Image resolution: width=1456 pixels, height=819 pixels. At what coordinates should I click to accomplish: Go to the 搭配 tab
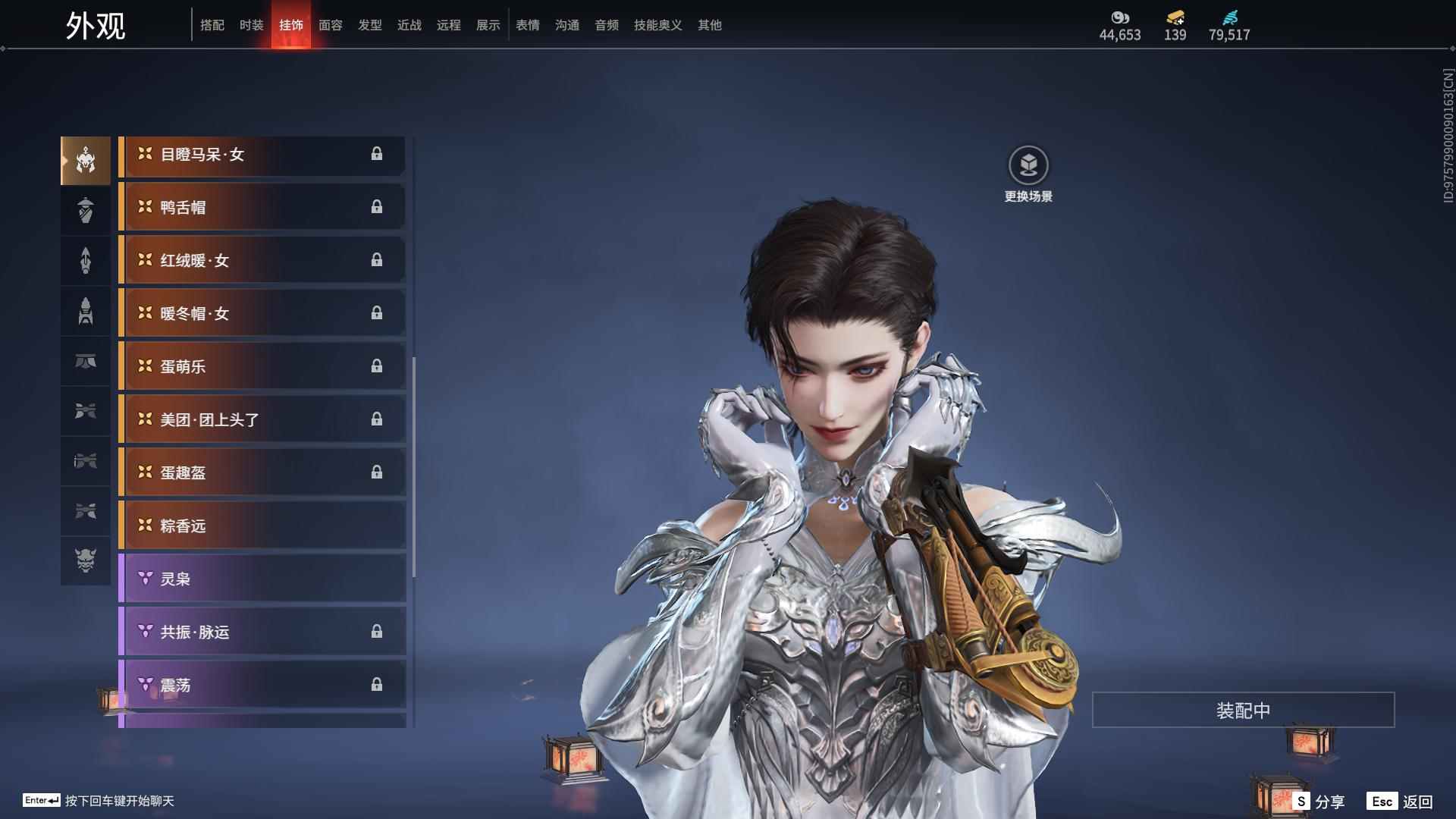coord(212,25)
